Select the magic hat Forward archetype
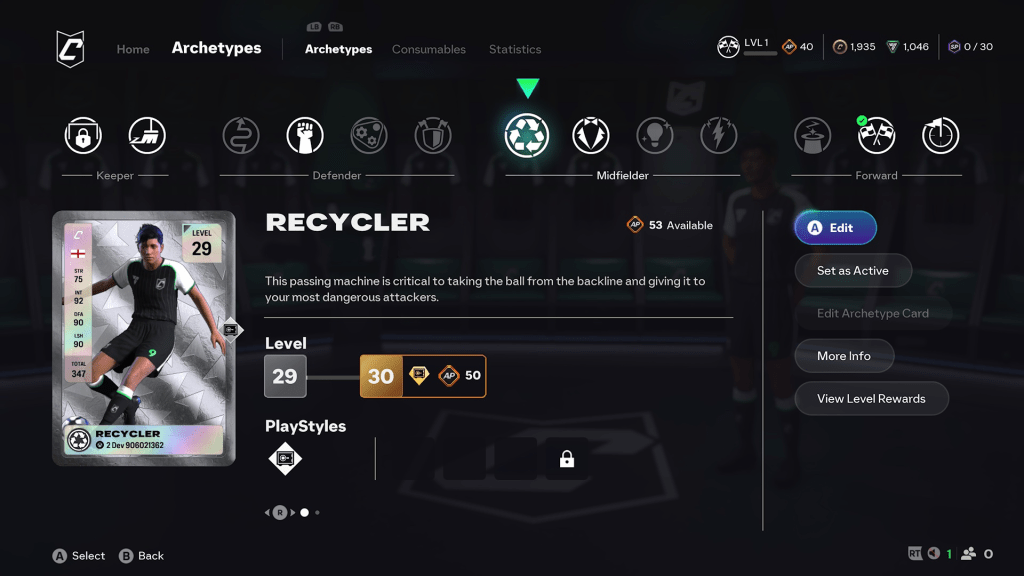This screenshot has width=1024, height=576. coord(813,135)
